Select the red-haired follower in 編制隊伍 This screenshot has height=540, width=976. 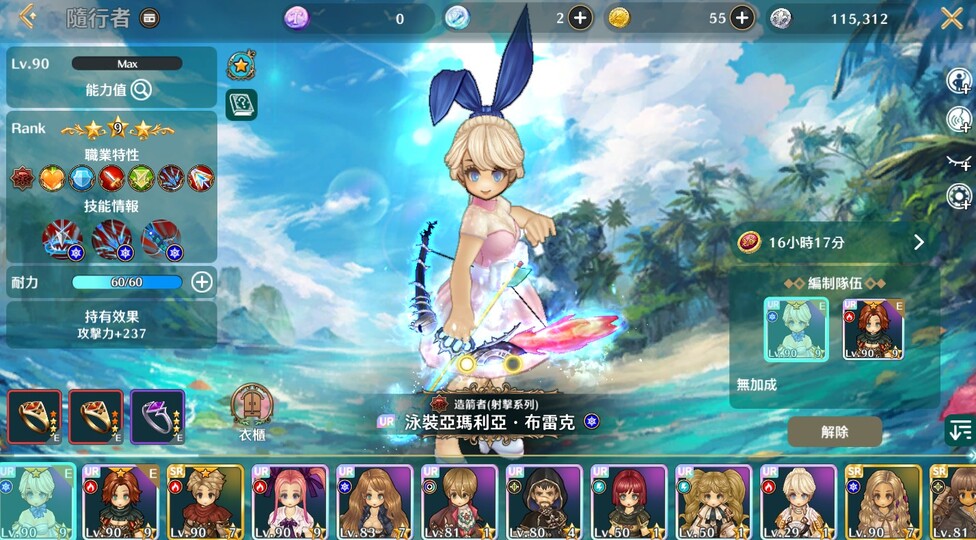(873, 329)
